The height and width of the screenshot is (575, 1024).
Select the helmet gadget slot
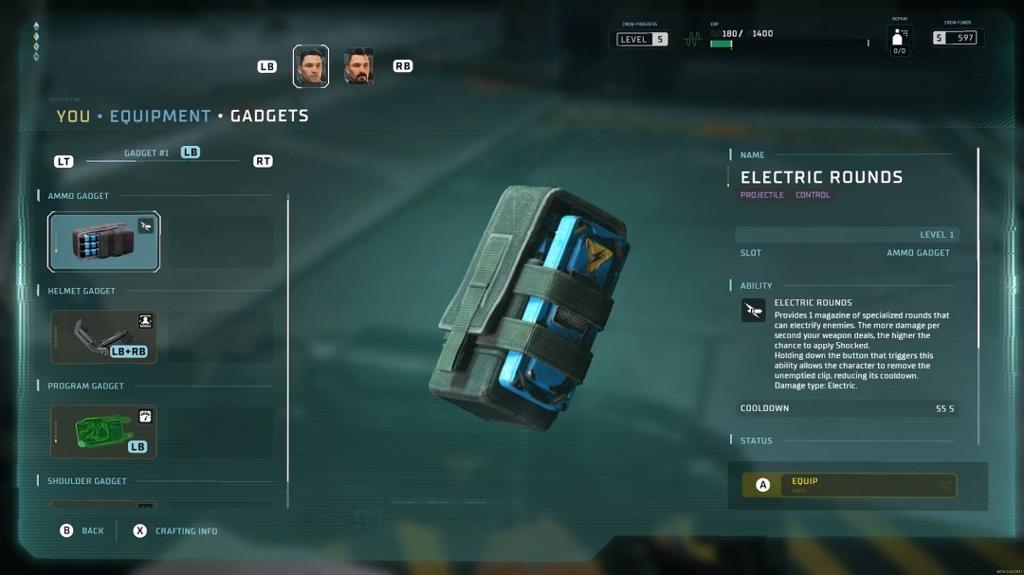104,337
